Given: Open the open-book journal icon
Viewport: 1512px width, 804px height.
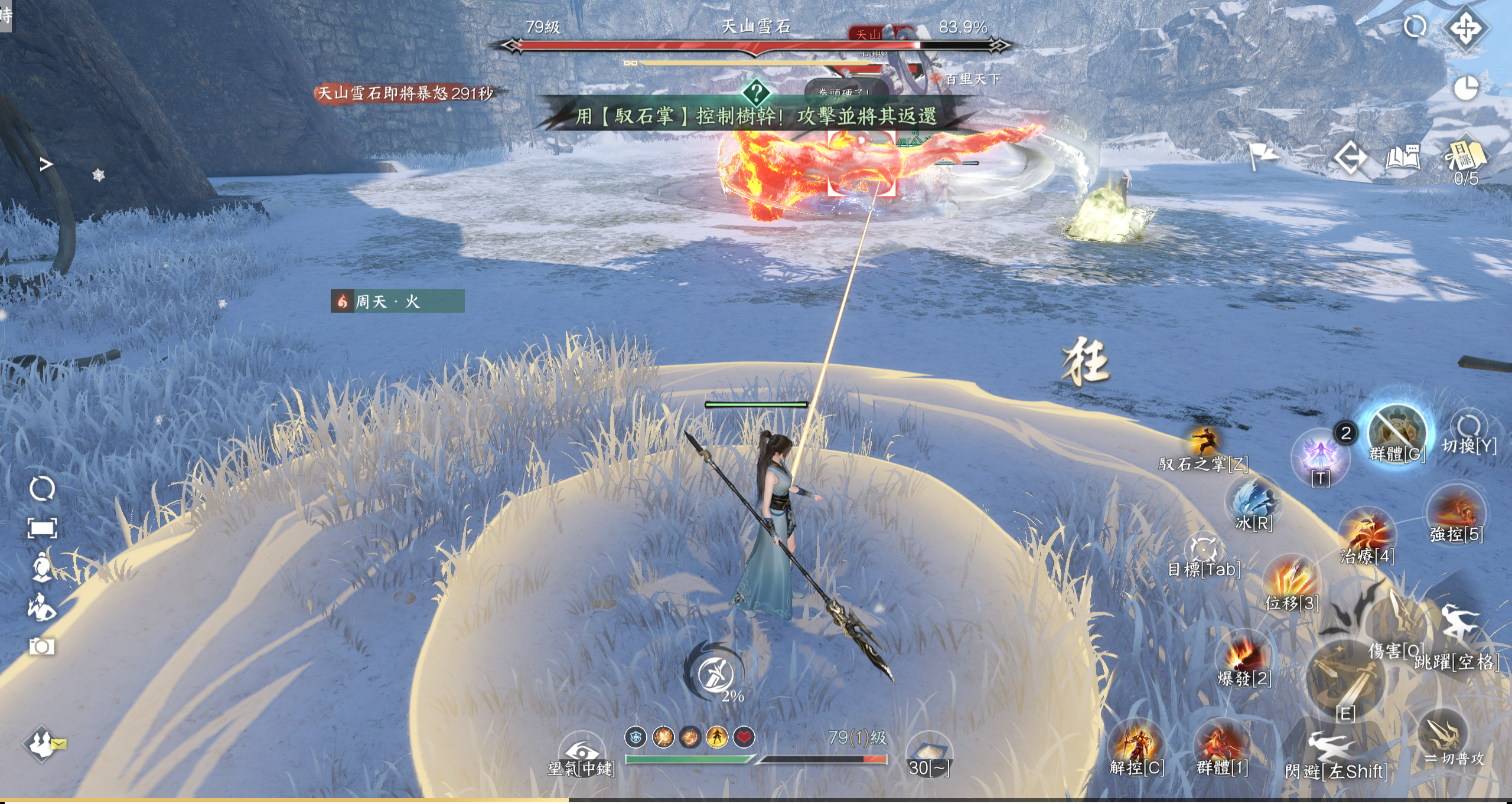Looking at the screenshot, I should click(1402, 158).
